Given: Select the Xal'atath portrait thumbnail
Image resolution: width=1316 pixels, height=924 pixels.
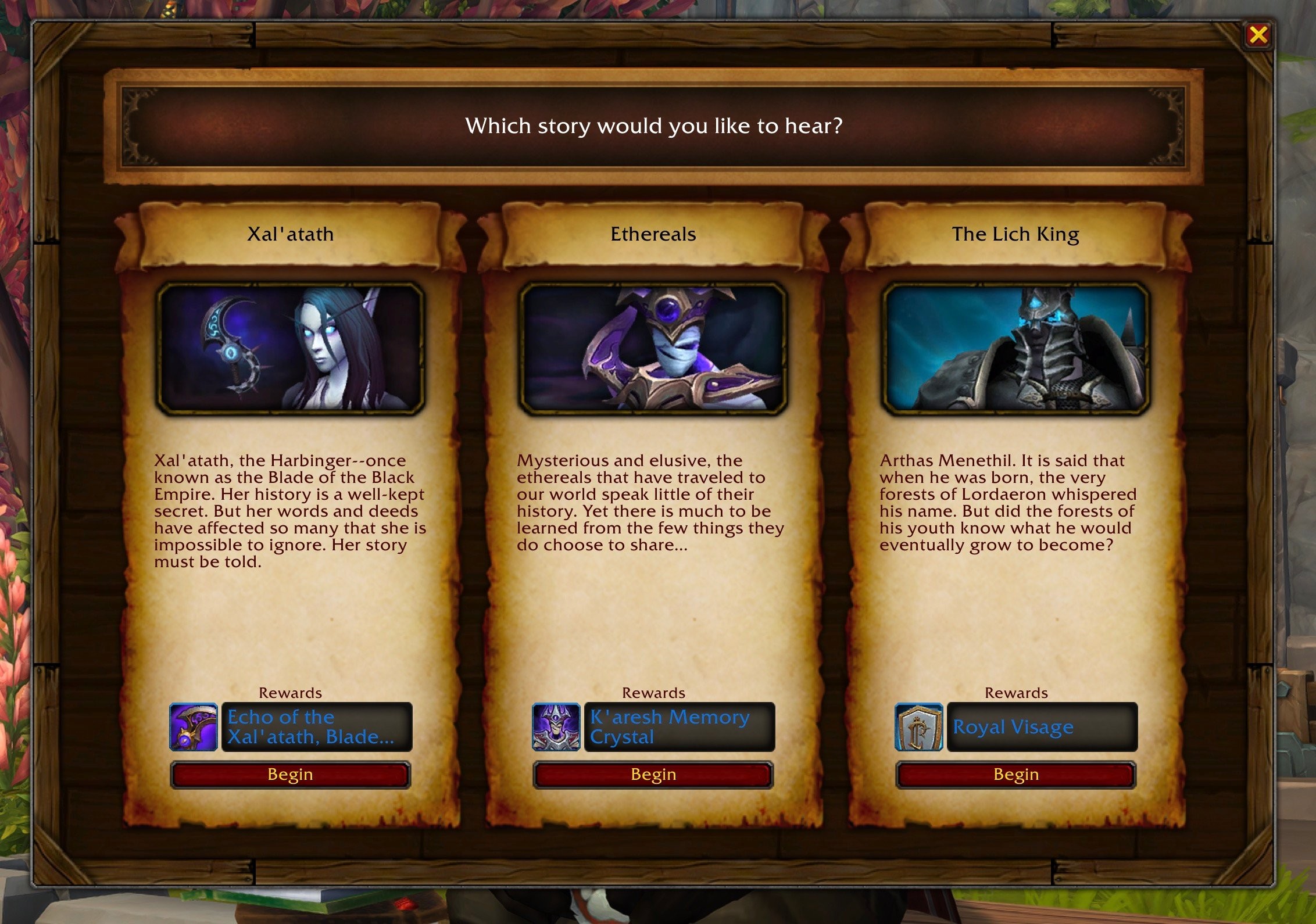Looking at the screenshot, I should [x=290, y=349].
